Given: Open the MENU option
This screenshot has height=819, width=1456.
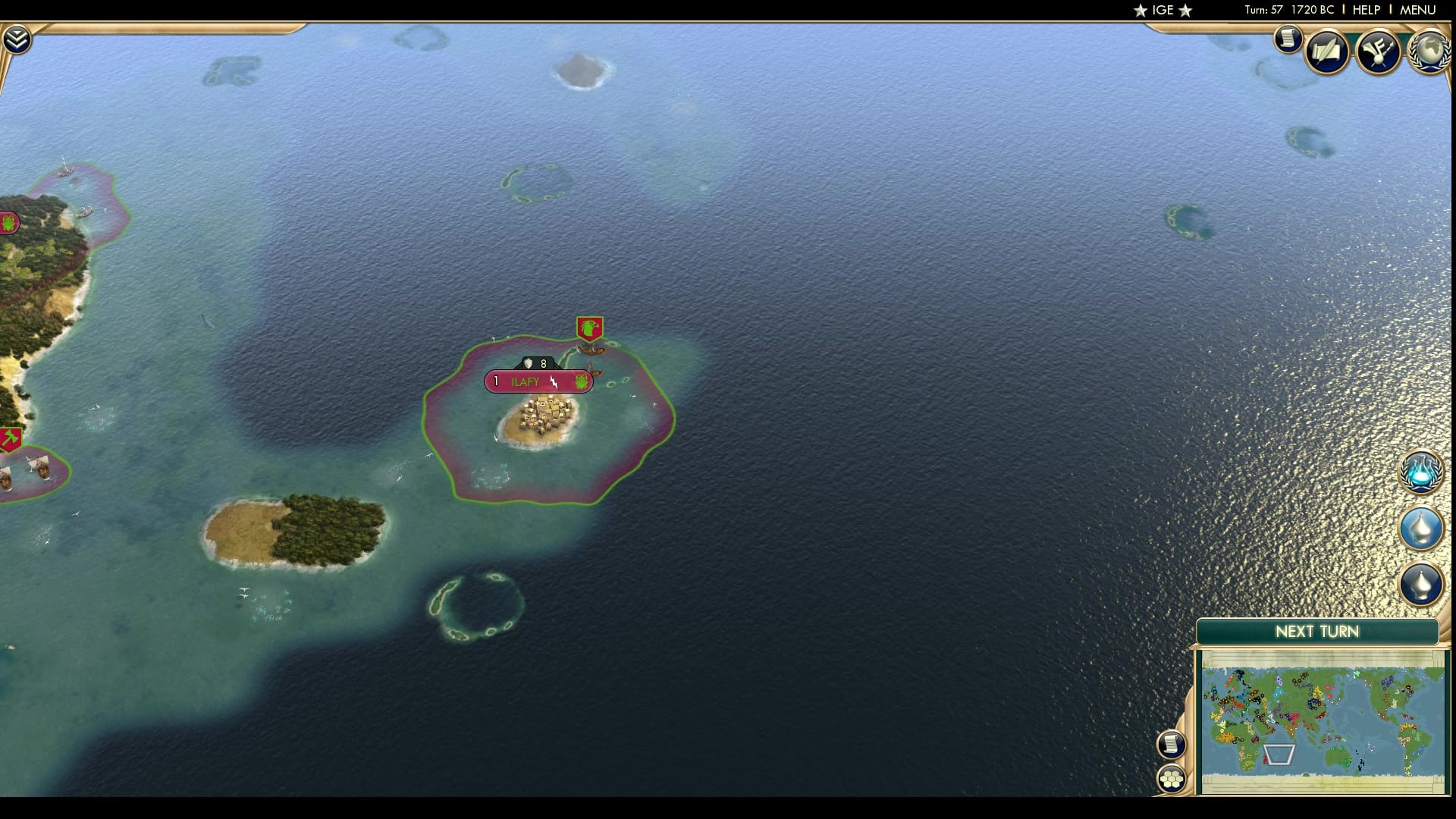Looking at the screenshot, I should [x=1417, y=11].
